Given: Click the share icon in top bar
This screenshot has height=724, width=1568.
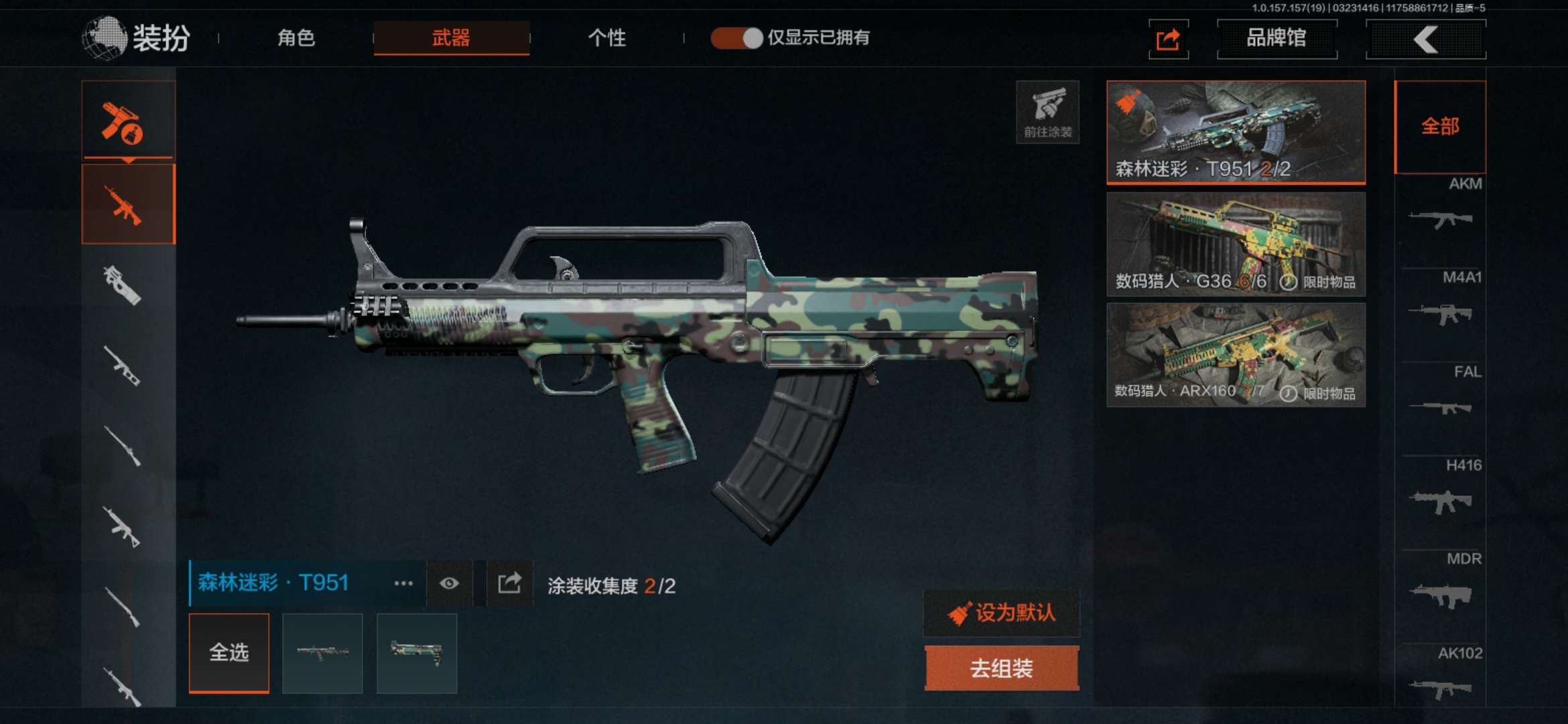Looking at the screenshot, I should click(1169, 40).
